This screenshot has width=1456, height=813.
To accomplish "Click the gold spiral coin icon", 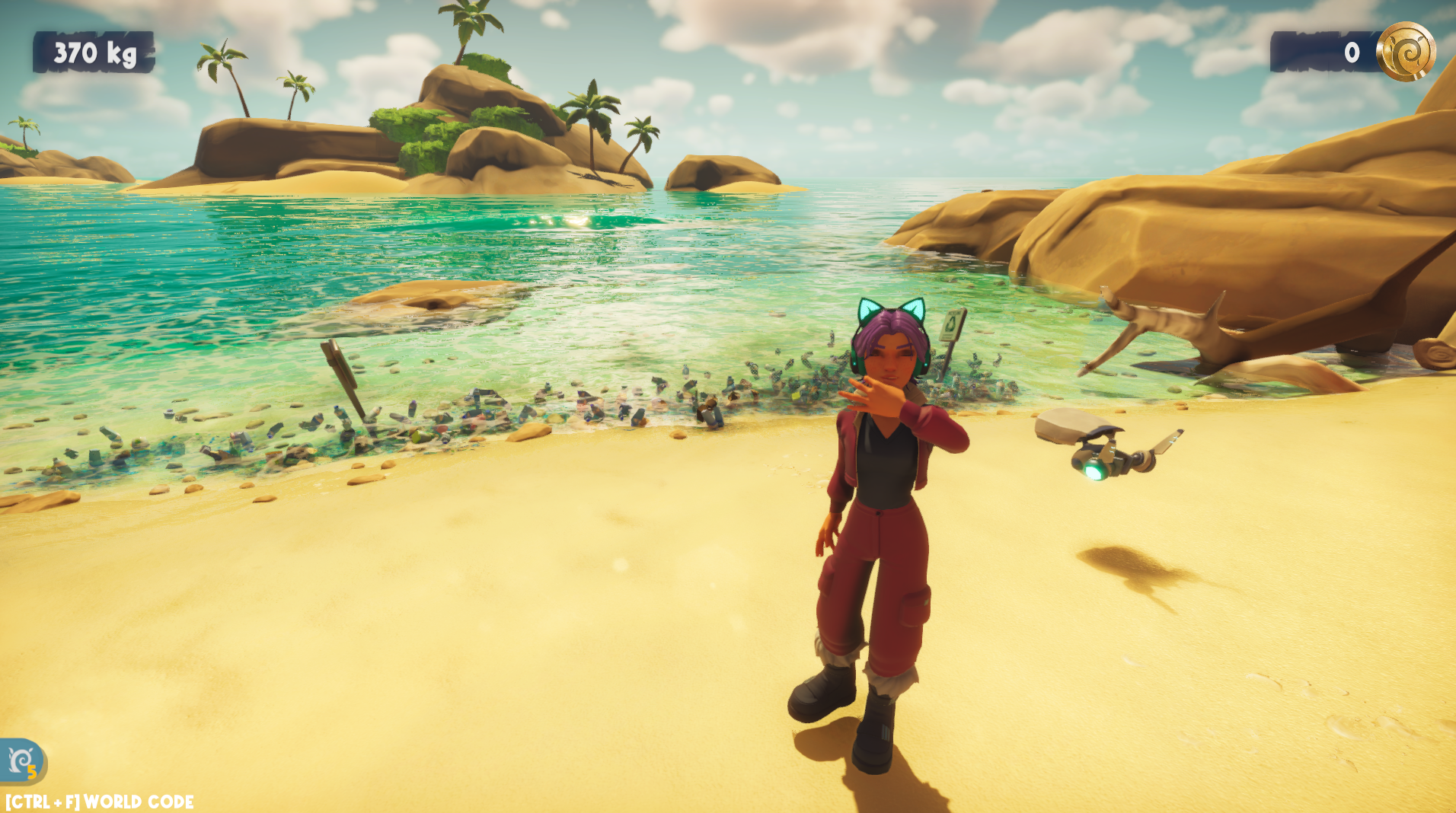I will coord(1405,52).
